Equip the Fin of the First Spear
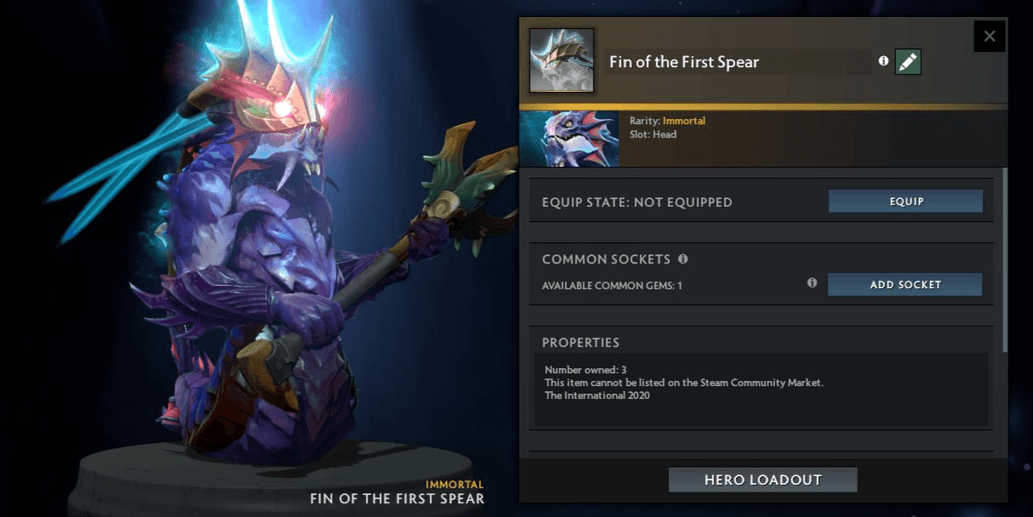Viewport: 1033px width, 517px height. 905,201
